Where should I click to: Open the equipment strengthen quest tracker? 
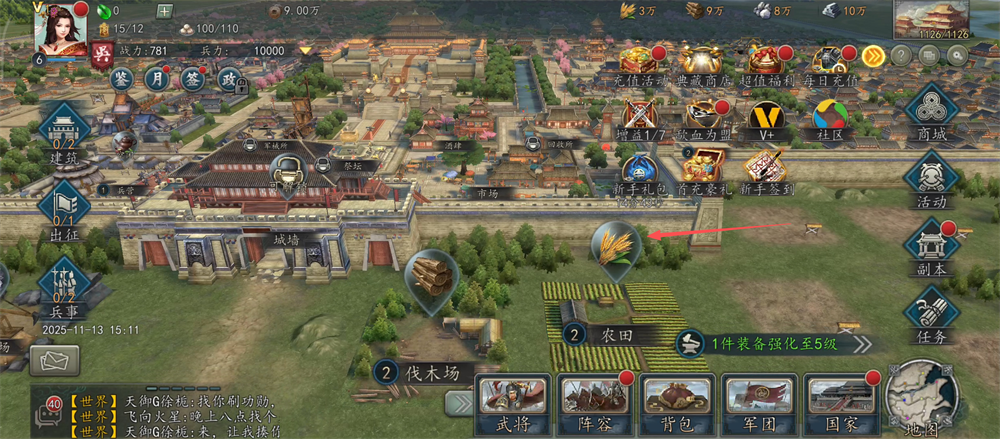[765, 343]
